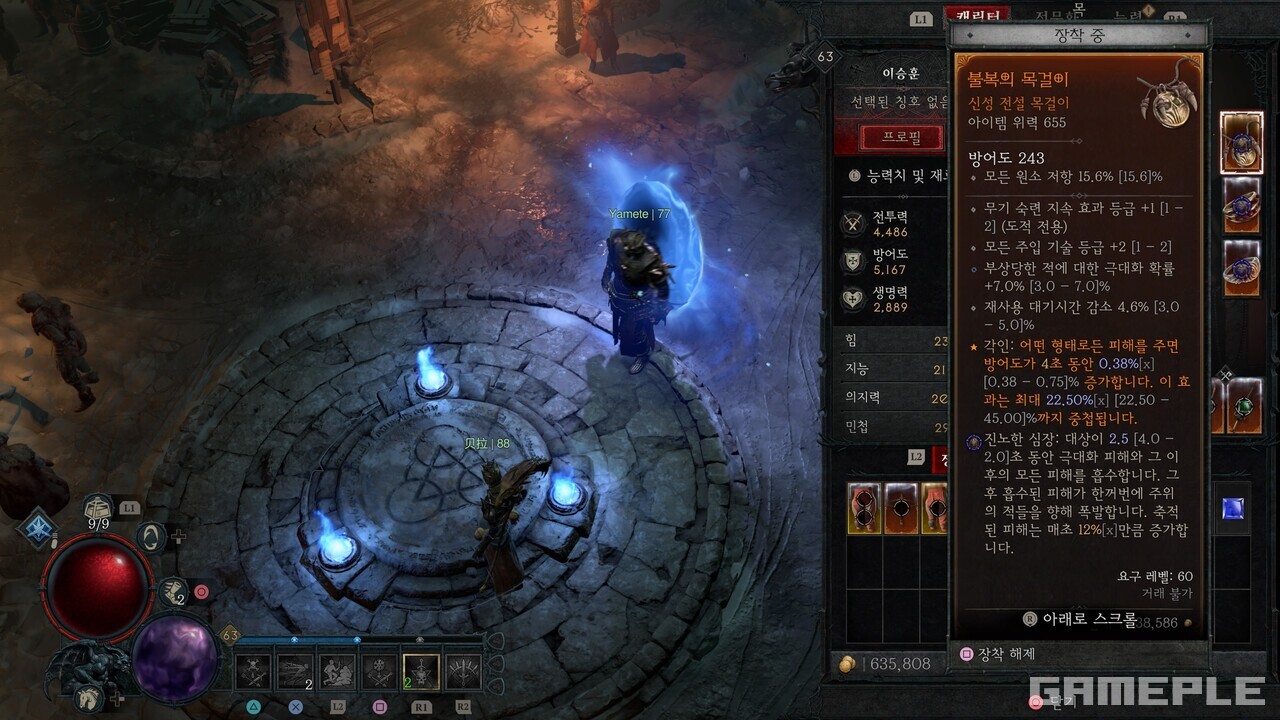The width and height of the screenshot is (1280, 720).
Task: Activate the highlighted dagger-and-skull skill
Action: click(x=421, y=672)
